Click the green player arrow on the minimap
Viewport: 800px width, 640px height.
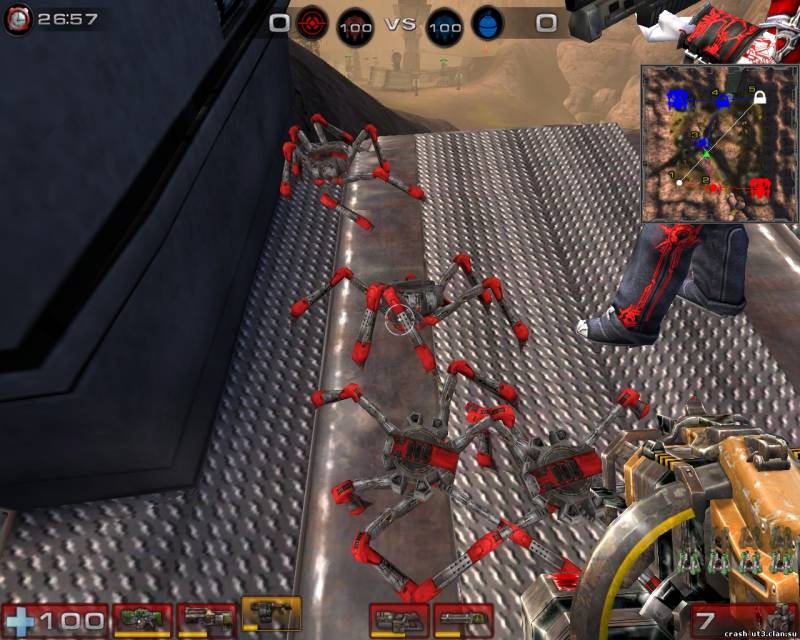click(706, 154)
